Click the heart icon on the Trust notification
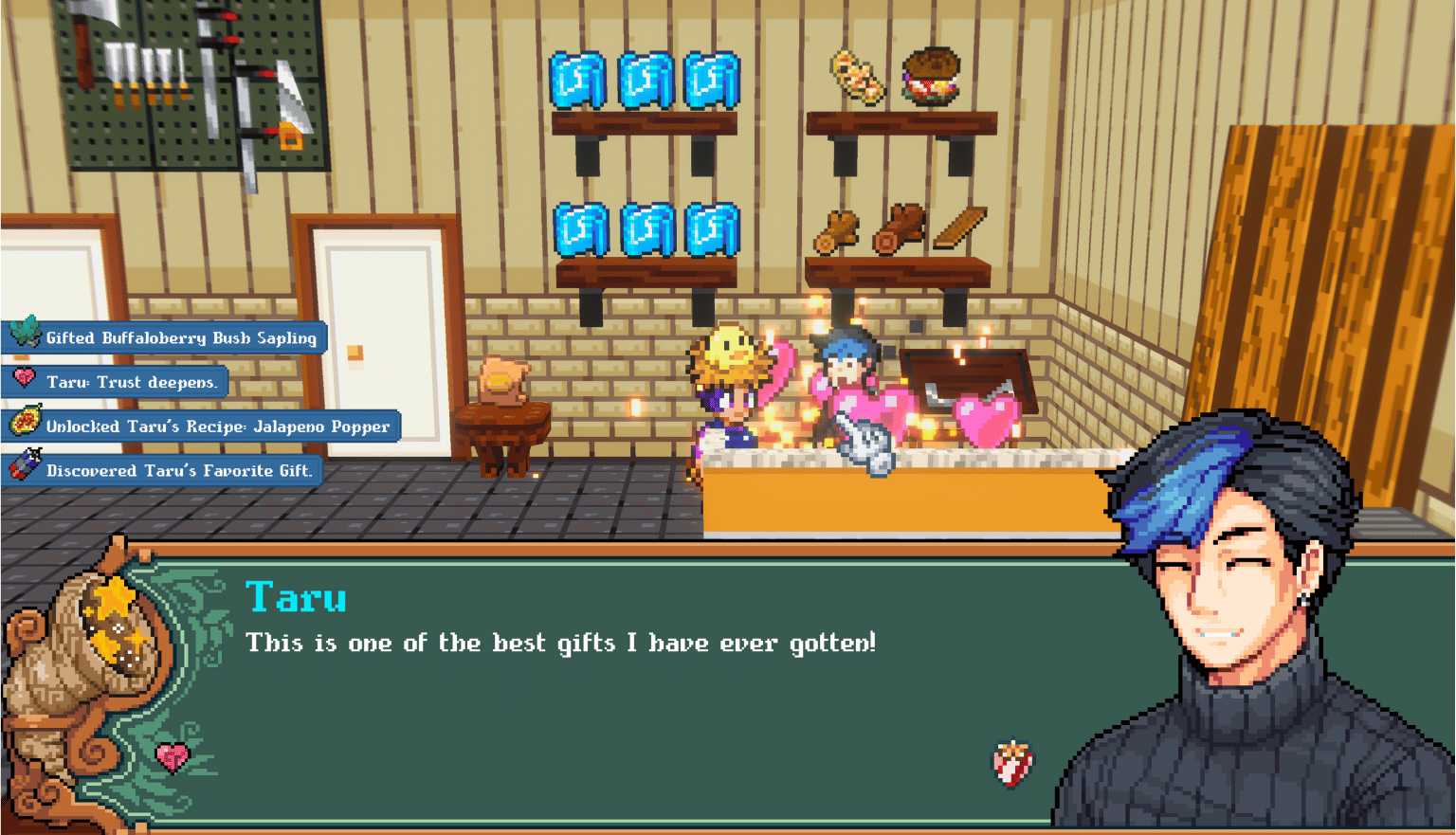Image resolution: width=1456 pixels, height=835 pixels. tap(26, 381)
